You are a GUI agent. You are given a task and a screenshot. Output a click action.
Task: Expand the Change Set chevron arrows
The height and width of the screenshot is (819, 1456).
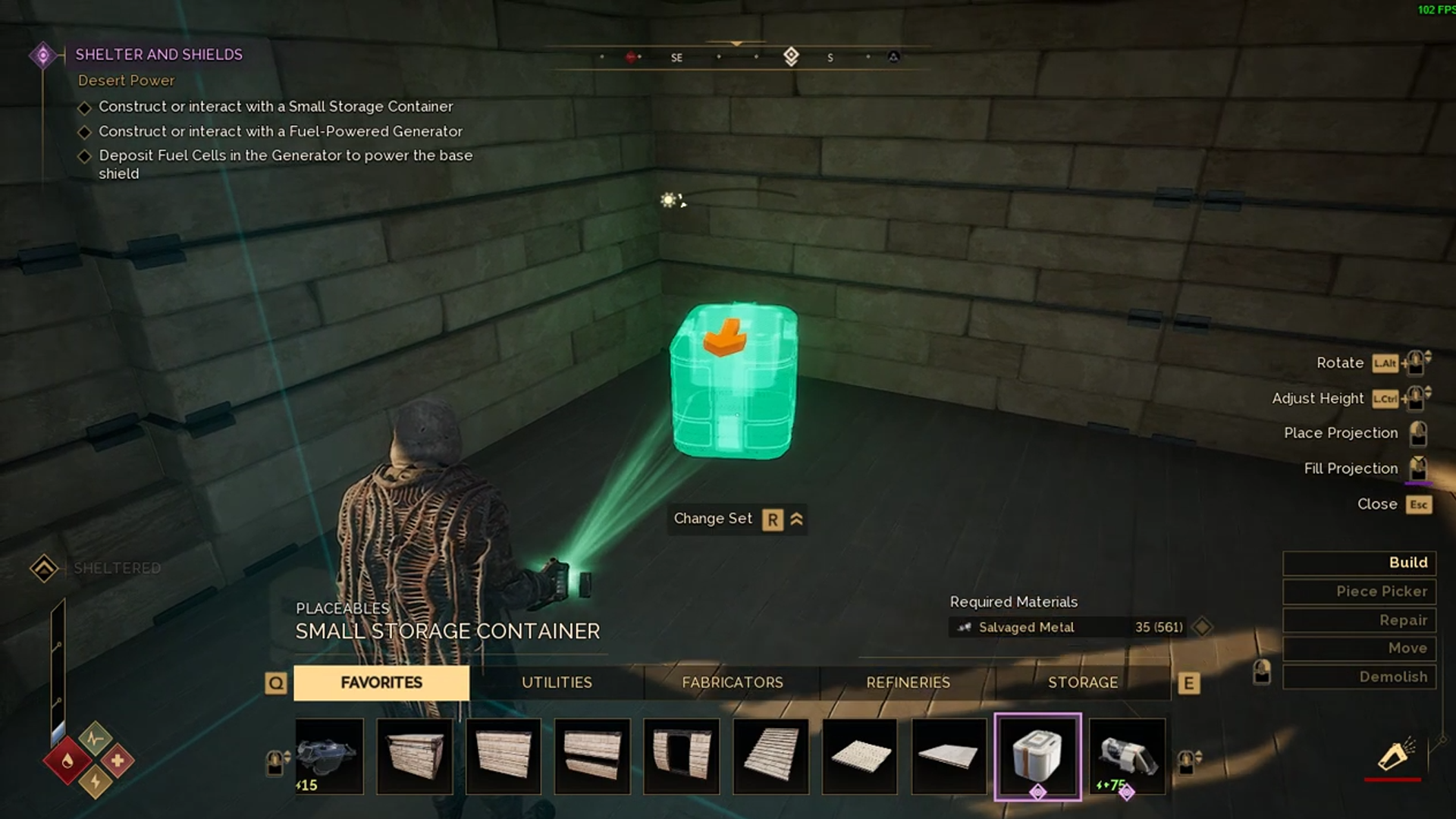(x=796, y=519)
